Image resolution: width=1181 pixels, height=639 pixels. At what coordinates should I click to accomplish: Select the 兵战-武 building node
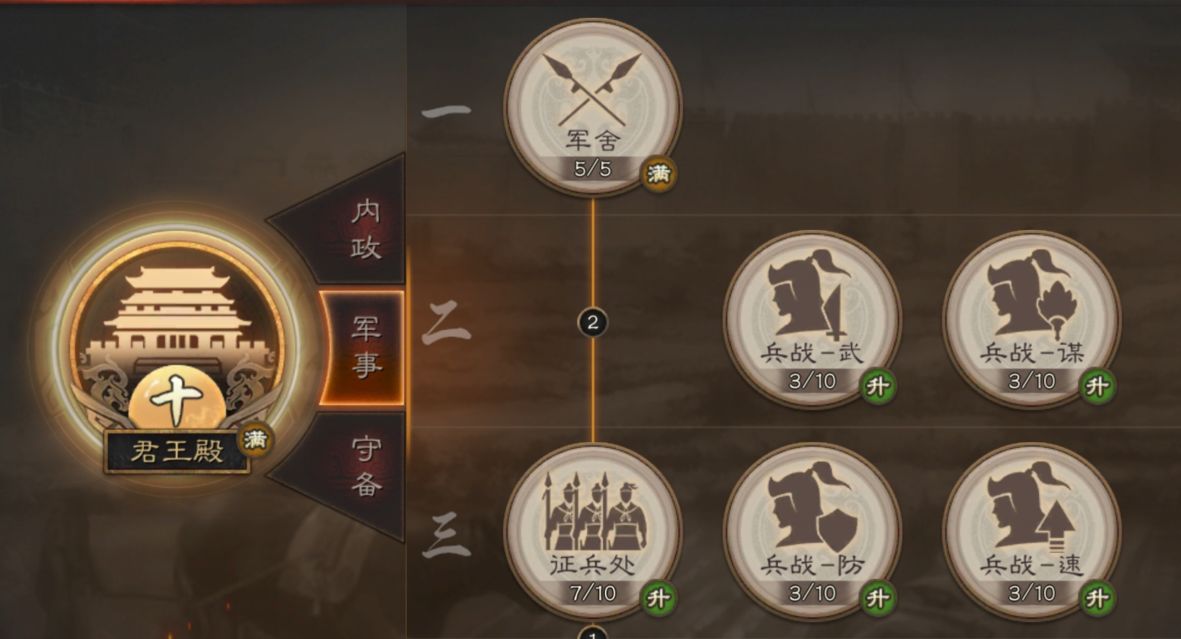point(811,317)
